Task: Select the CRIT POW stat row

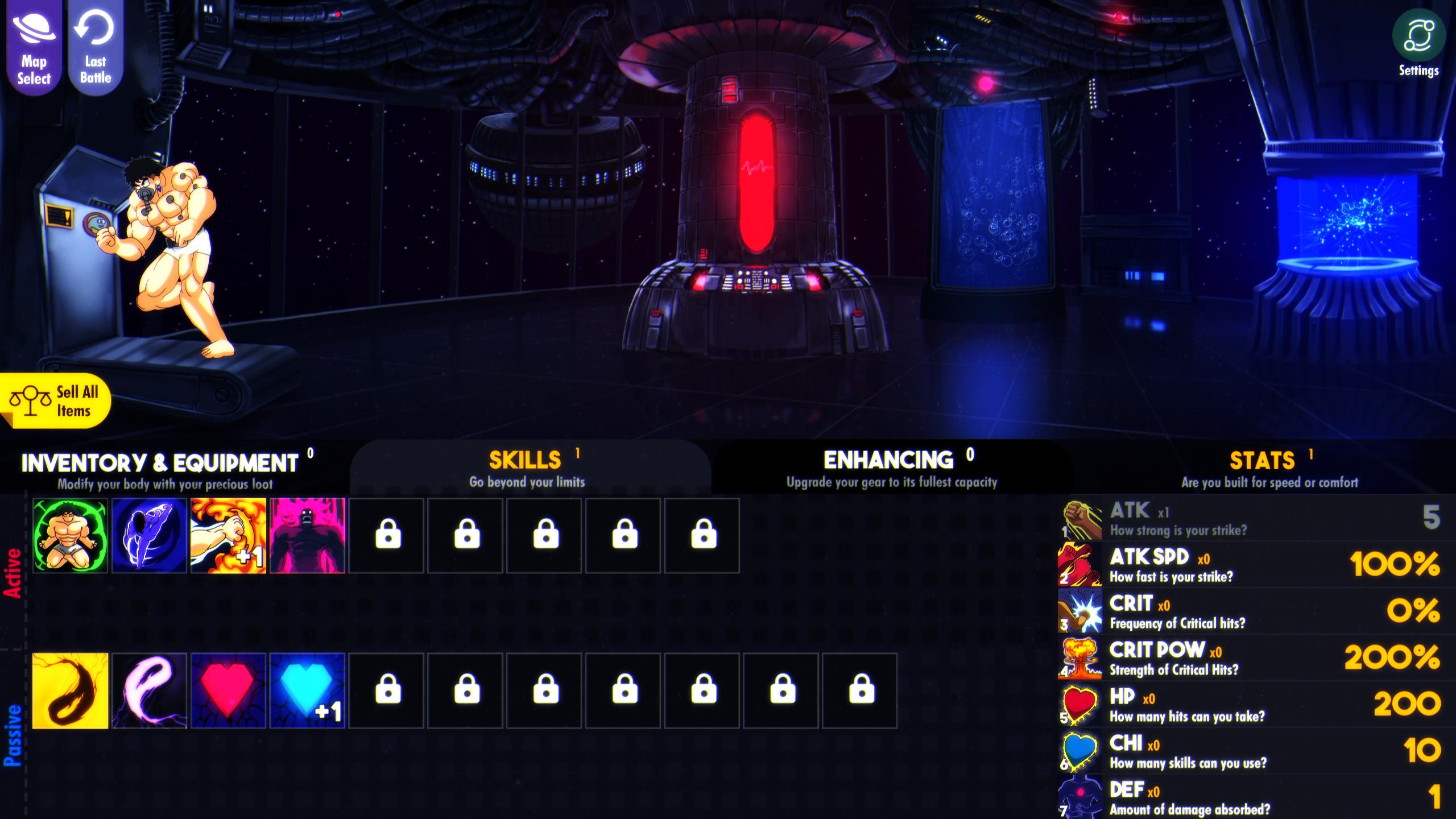Action: click(x=1251, y=657)
